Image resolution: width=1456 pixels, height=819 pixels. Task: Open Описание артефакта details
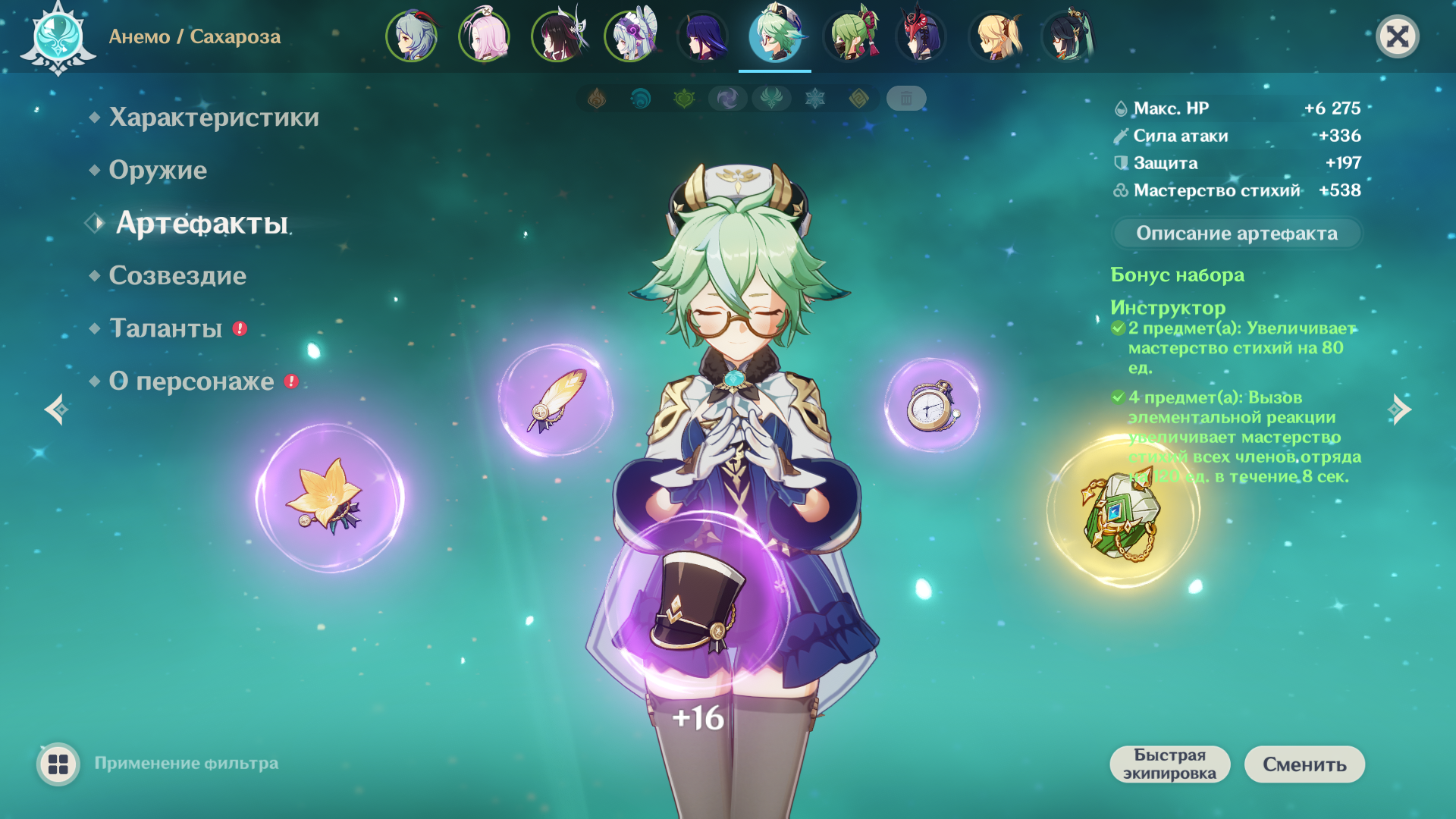tap(1236, 233)
